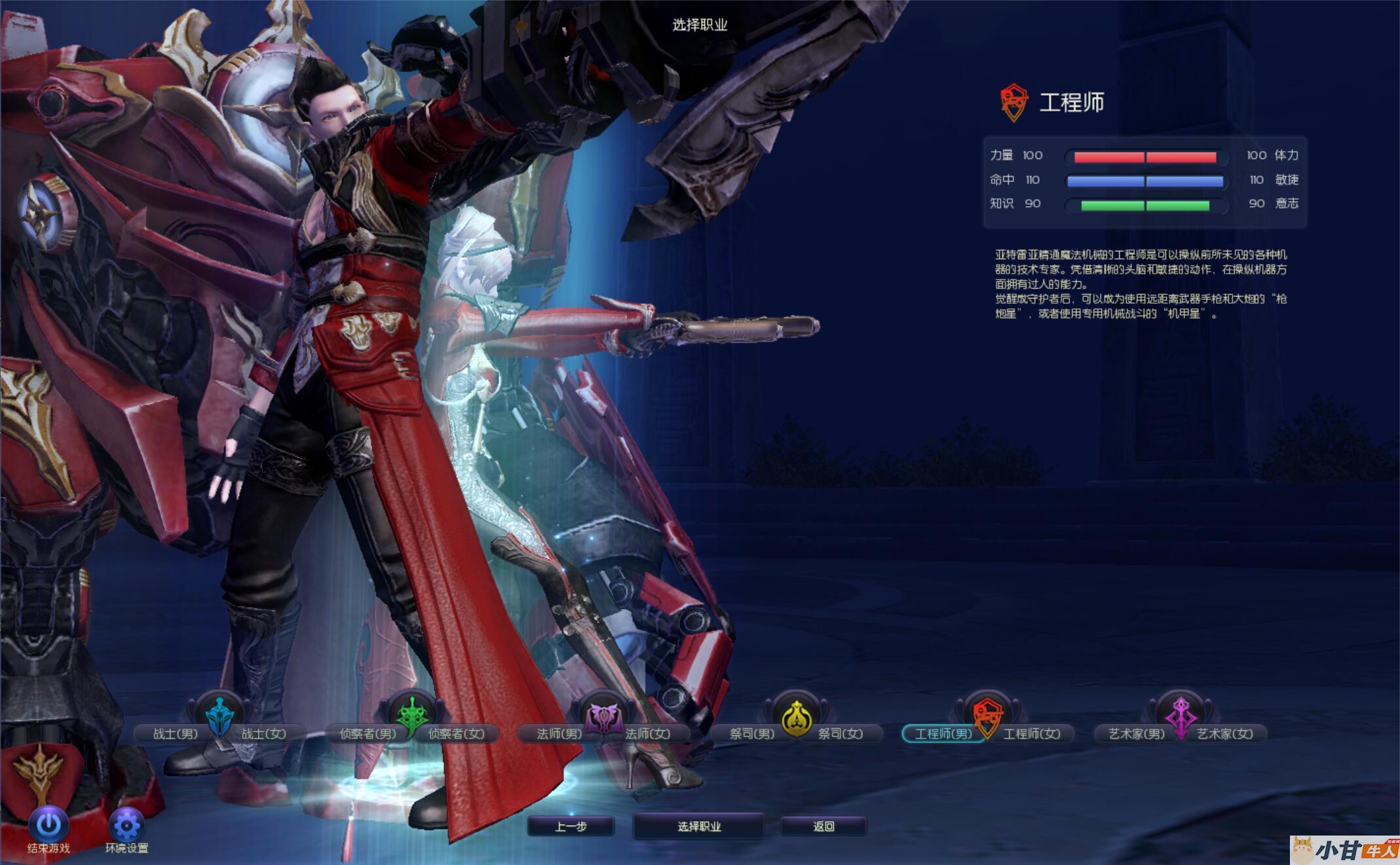Go back with the 上一步 button
Image resolution: width=1400 pixels, height=865 pixels.
click(x=571, y=826)
